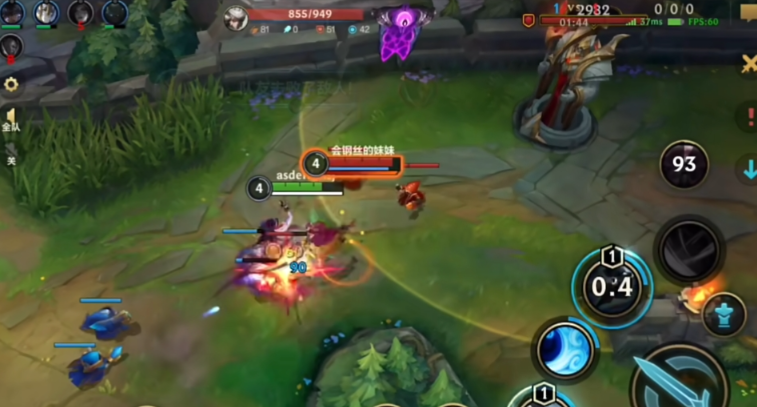Tap the crossed-swords ping icon
757x407 pixels.
click(x=748, y=64)
